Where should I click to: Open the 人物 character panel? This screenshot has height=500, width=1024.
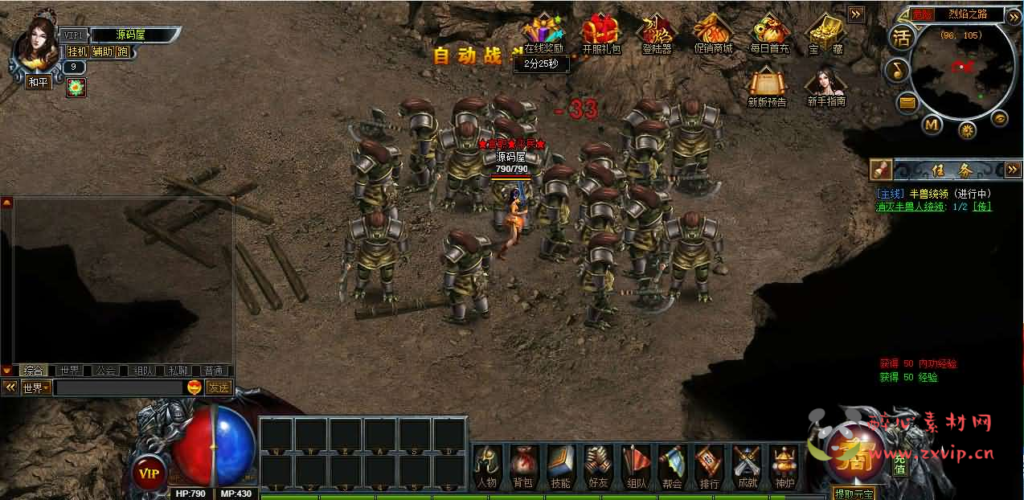point(487,463)
